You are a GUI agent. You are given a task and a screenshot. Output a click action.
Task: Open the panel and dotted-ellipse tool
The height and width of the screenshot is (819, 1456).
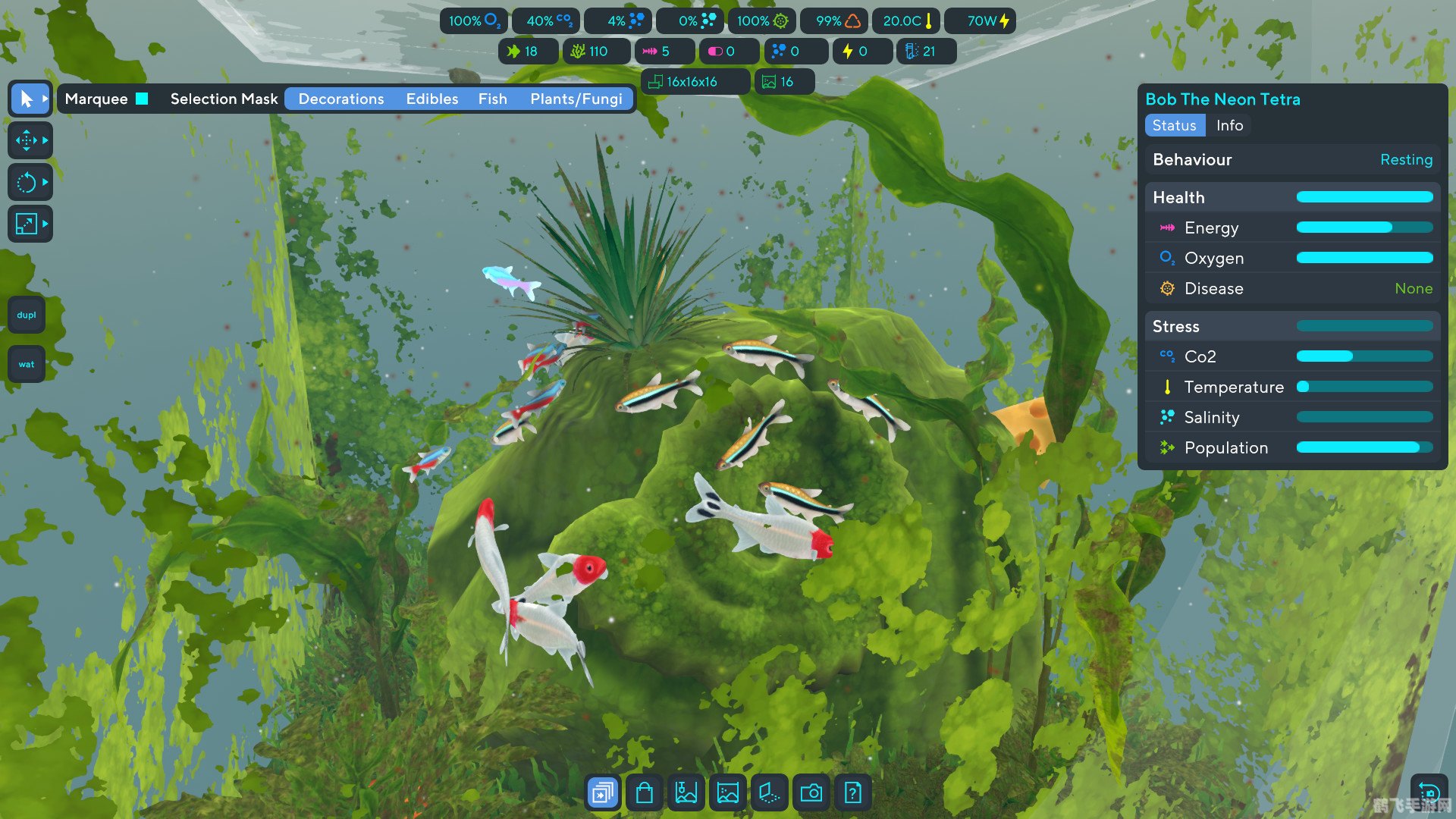coord(770,793)
